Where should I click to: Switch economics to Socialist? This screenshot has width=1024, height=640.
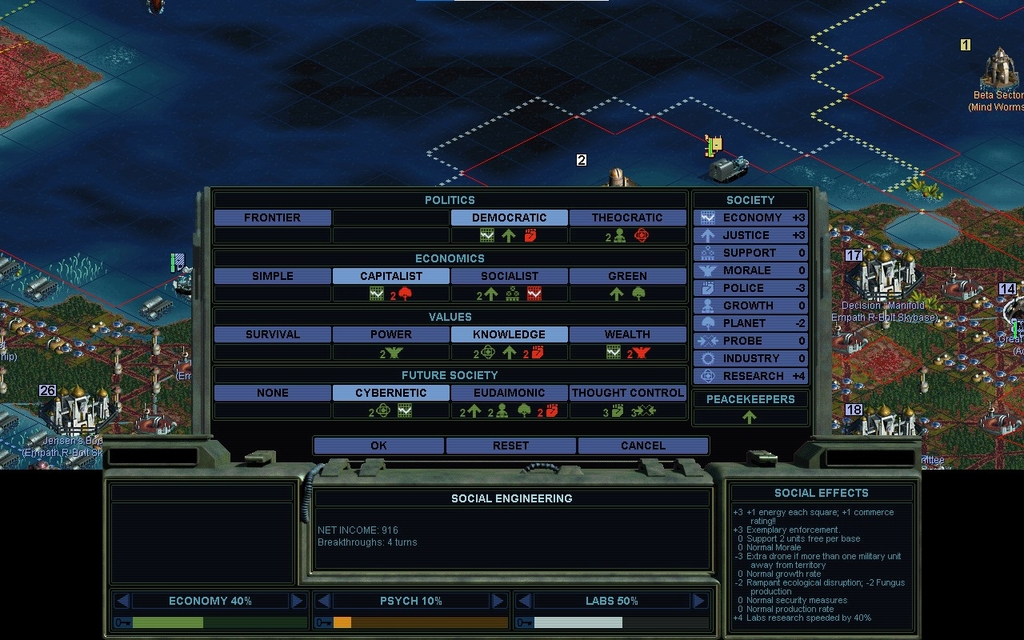509,276
